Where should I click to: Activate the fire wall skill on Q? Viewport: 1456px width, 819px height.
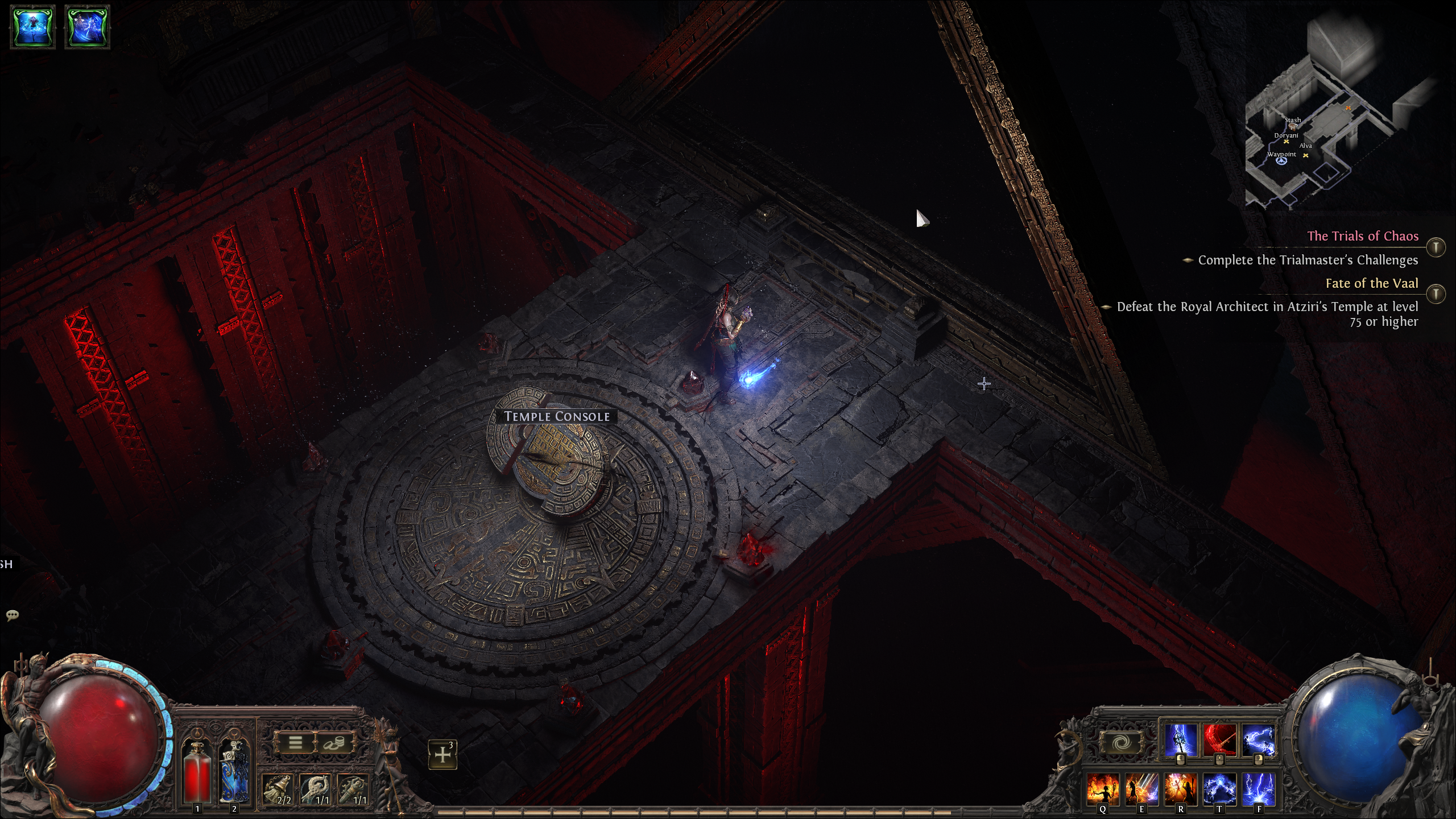pos(1103,789)
